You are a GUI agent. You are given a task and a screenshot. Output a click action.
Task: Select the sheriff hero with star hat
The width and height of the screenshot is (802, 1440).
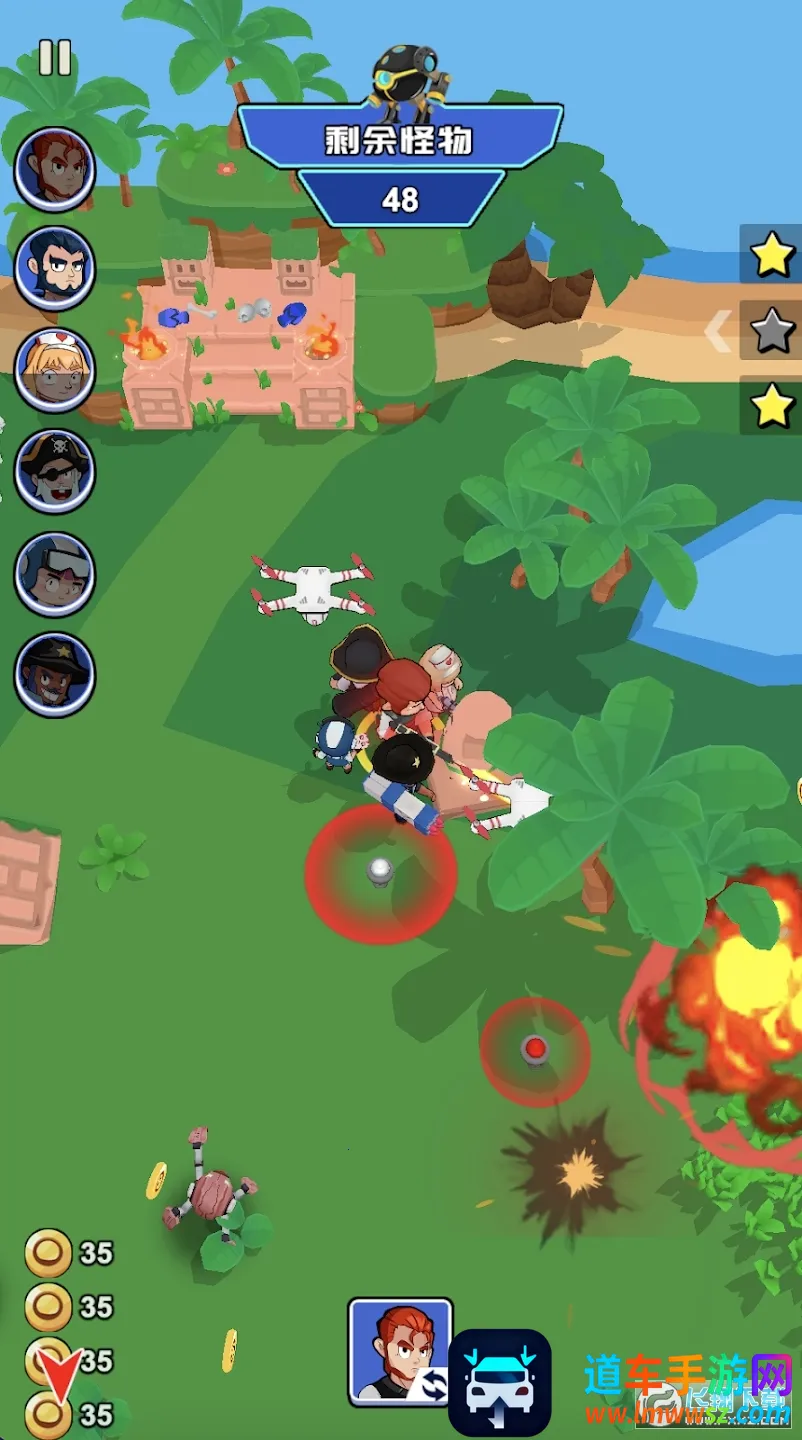(x=55, y=674)
